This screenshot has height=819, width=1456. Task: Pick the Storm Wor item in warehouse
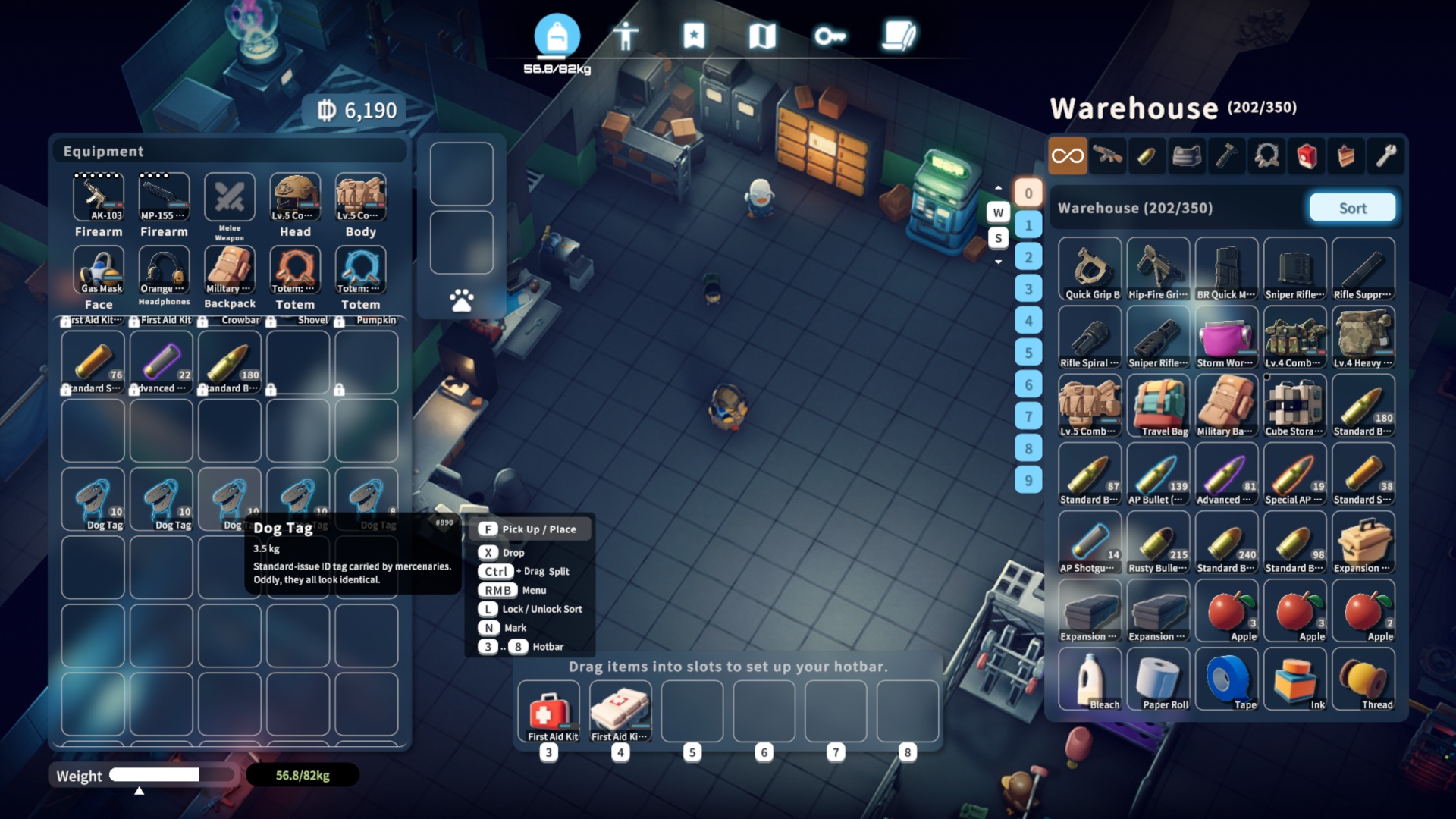click(1226, 337)
